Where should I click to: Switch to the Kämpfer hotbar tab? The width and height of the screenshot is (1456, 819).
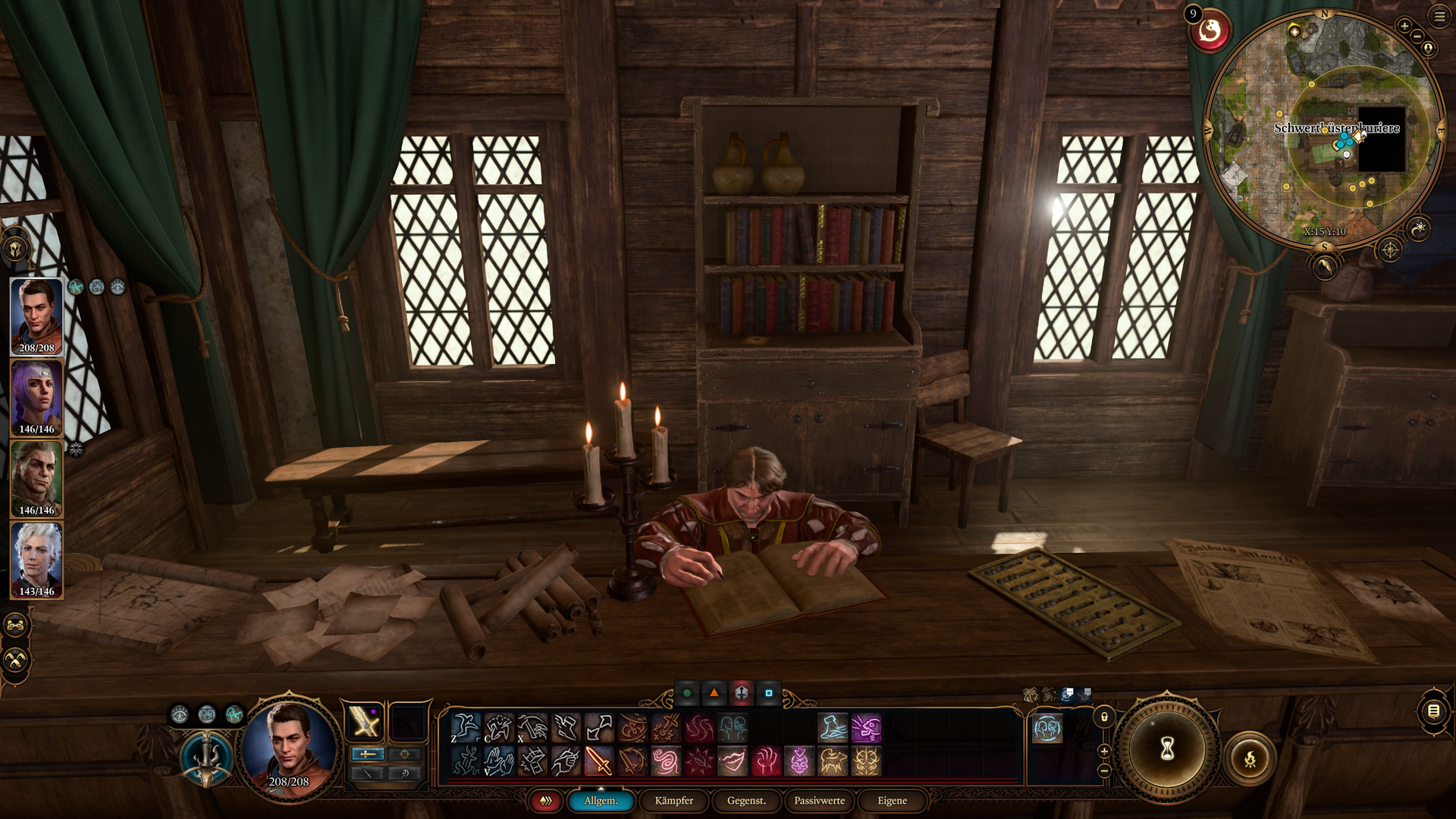click(673, 801)
